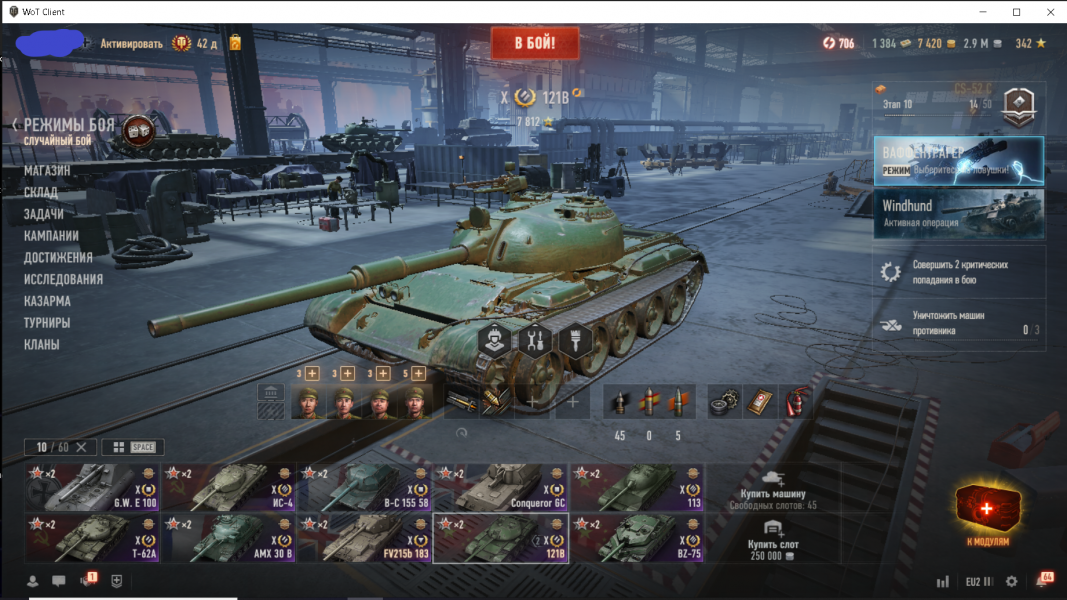Open the ИССЛЕДОВАНИЯ research menu
Screen dimensions: 1067x600
63,279
